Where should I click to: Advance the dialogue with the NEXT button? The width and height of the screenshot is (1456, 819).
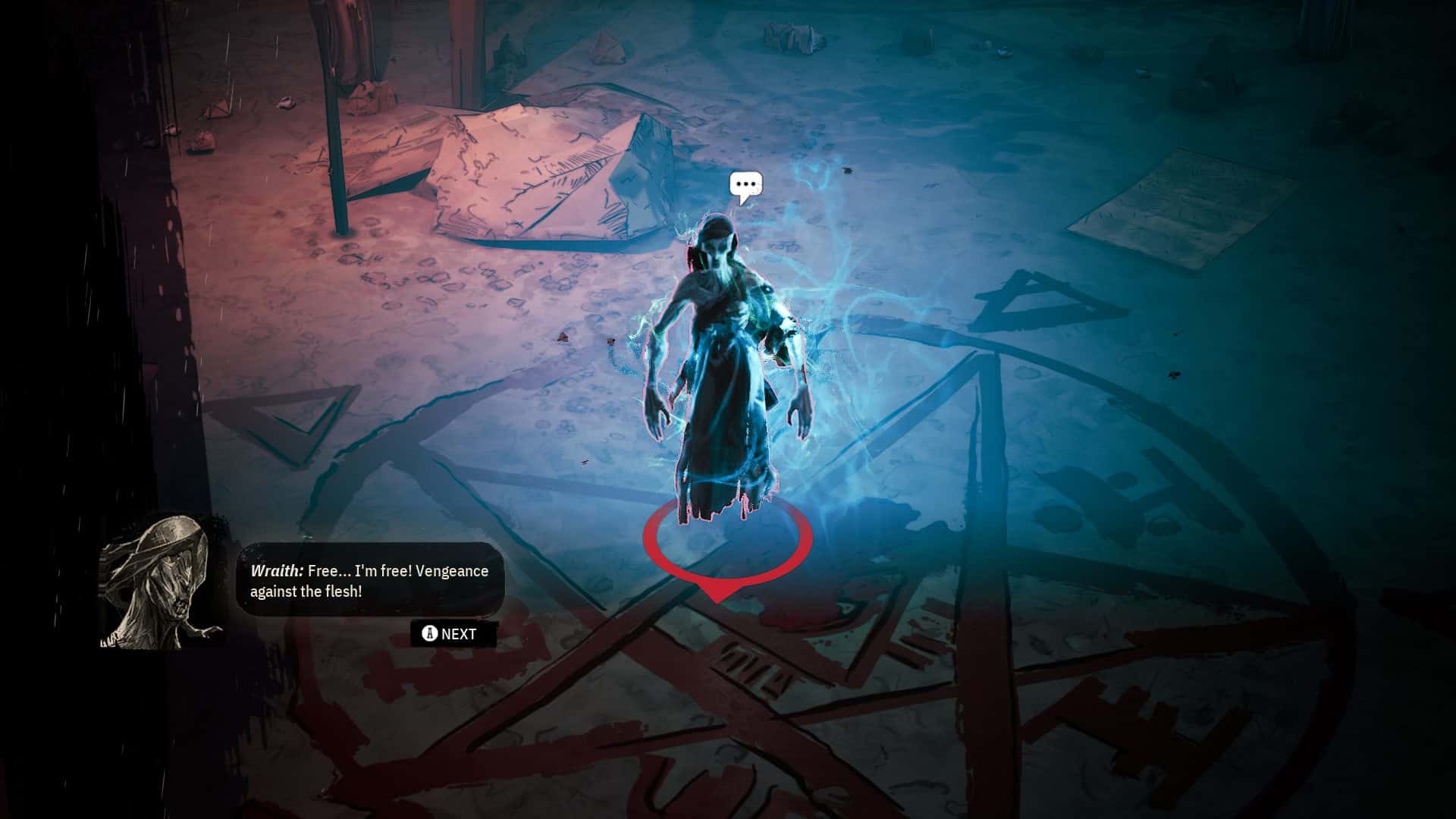453,634
